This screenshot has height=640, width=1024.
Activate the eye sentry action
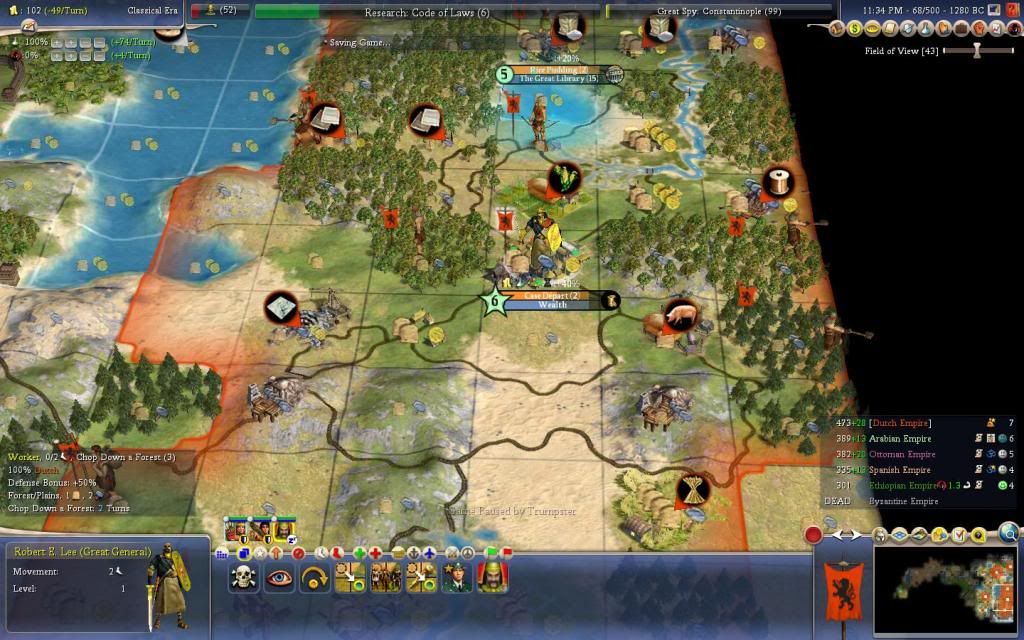point(279,578)
